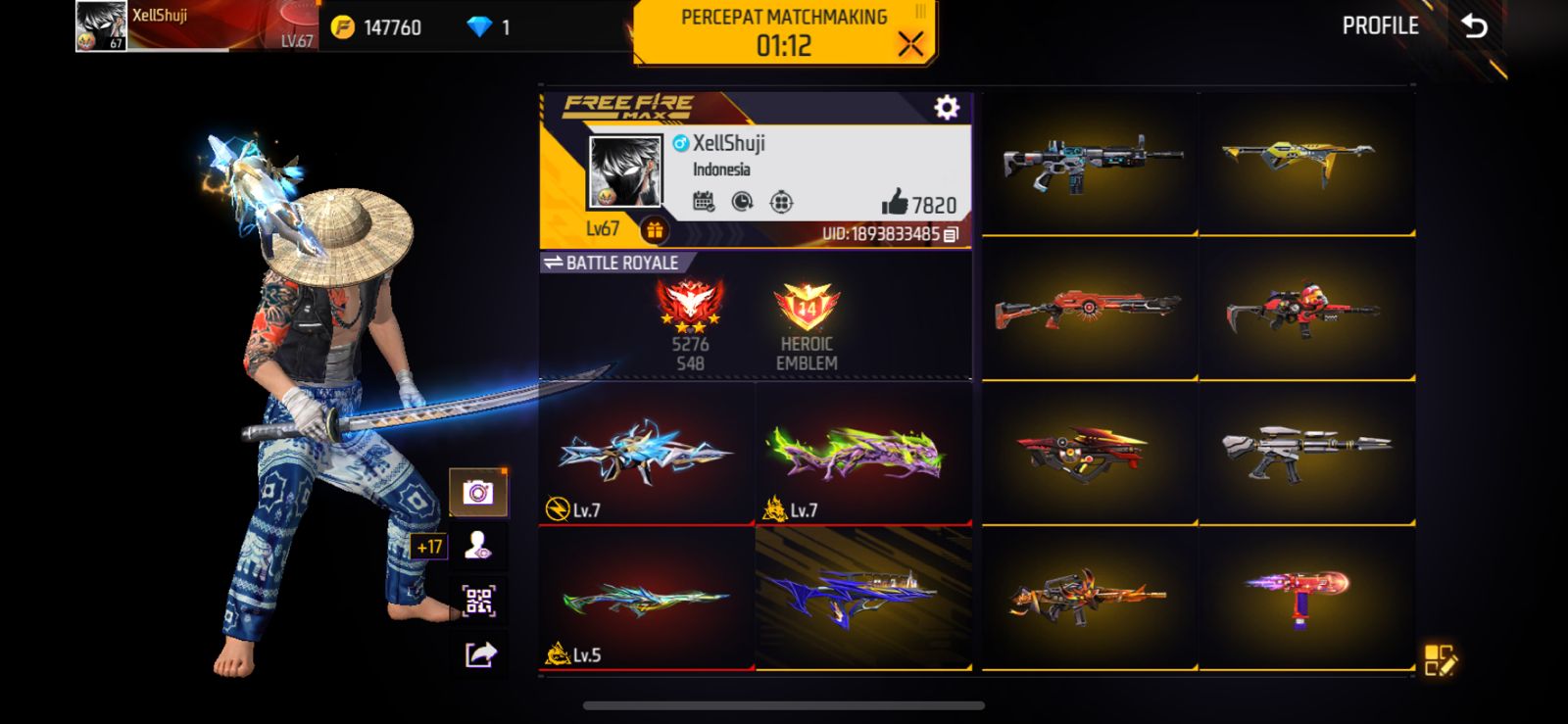Edit the weapon showcase layout

coord(1440,659)
